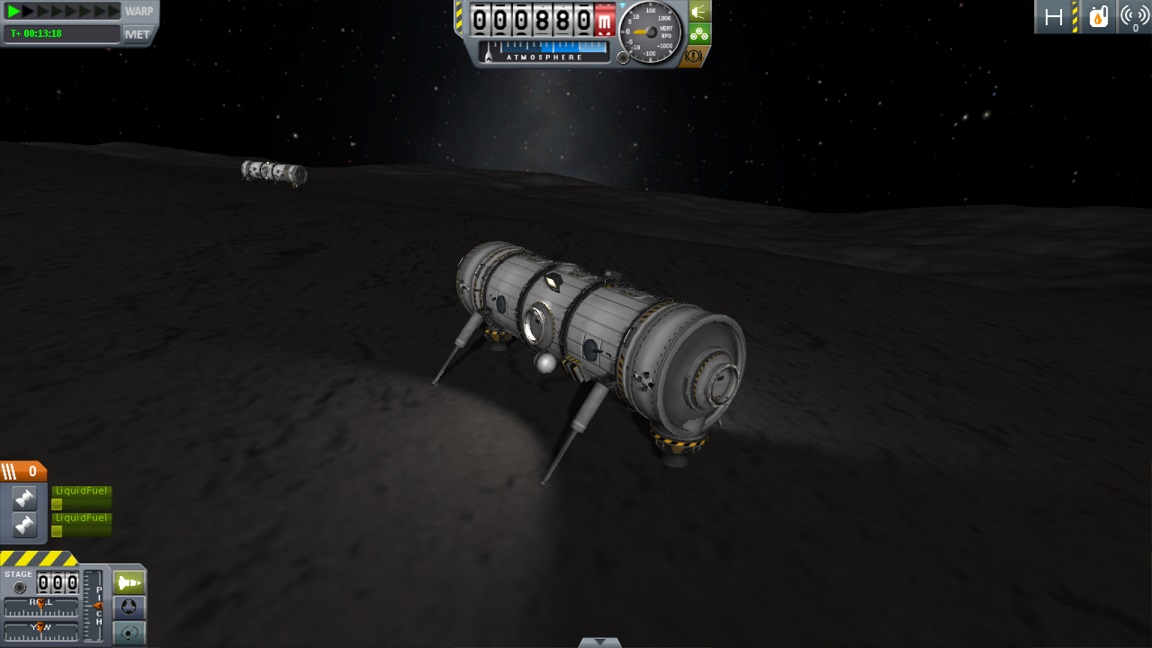Open the comms signal antenna panel
This screenshot has width=1152, height=648.
coord(1134,17)
